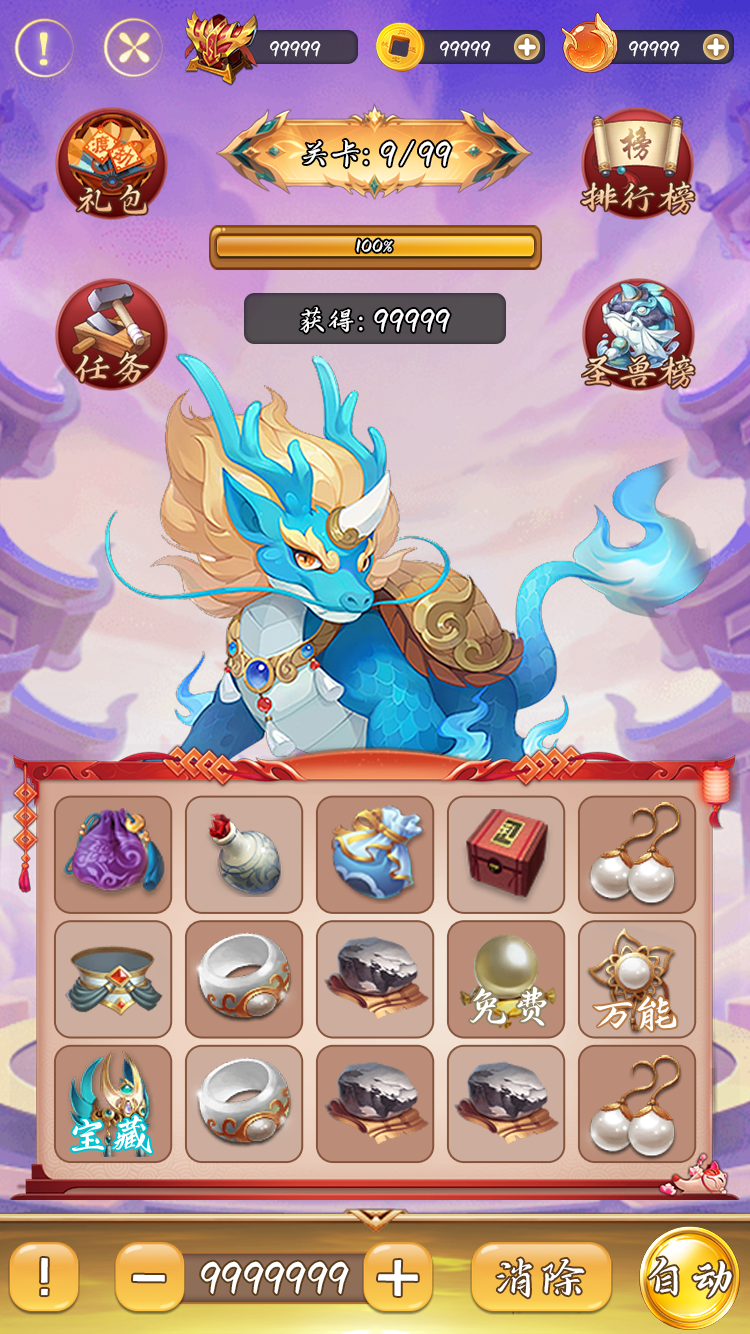
Task: Open the 宝藏 treasure tile
Action: [113, 1104]
